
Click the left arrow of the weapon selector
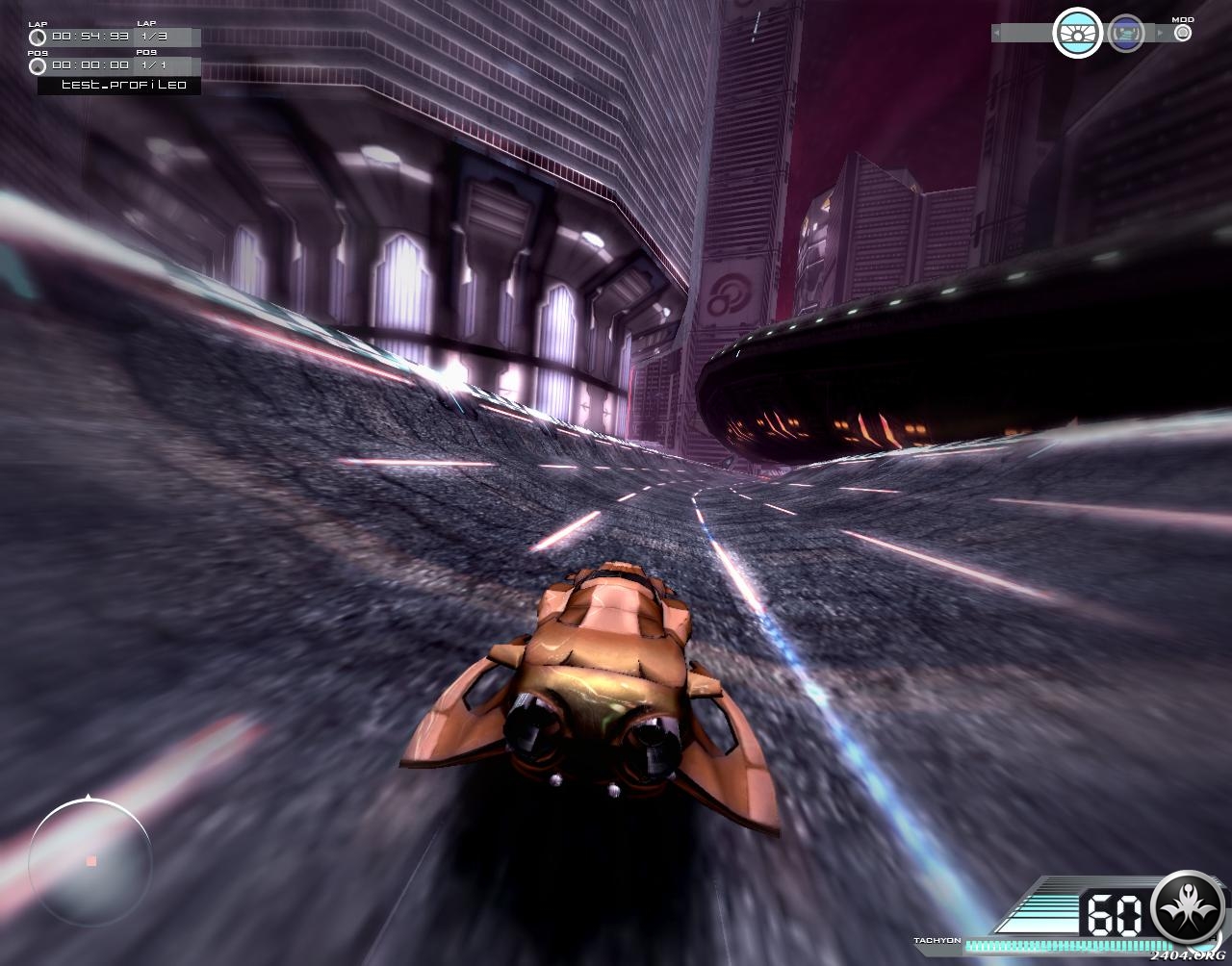tap(996, 34)
